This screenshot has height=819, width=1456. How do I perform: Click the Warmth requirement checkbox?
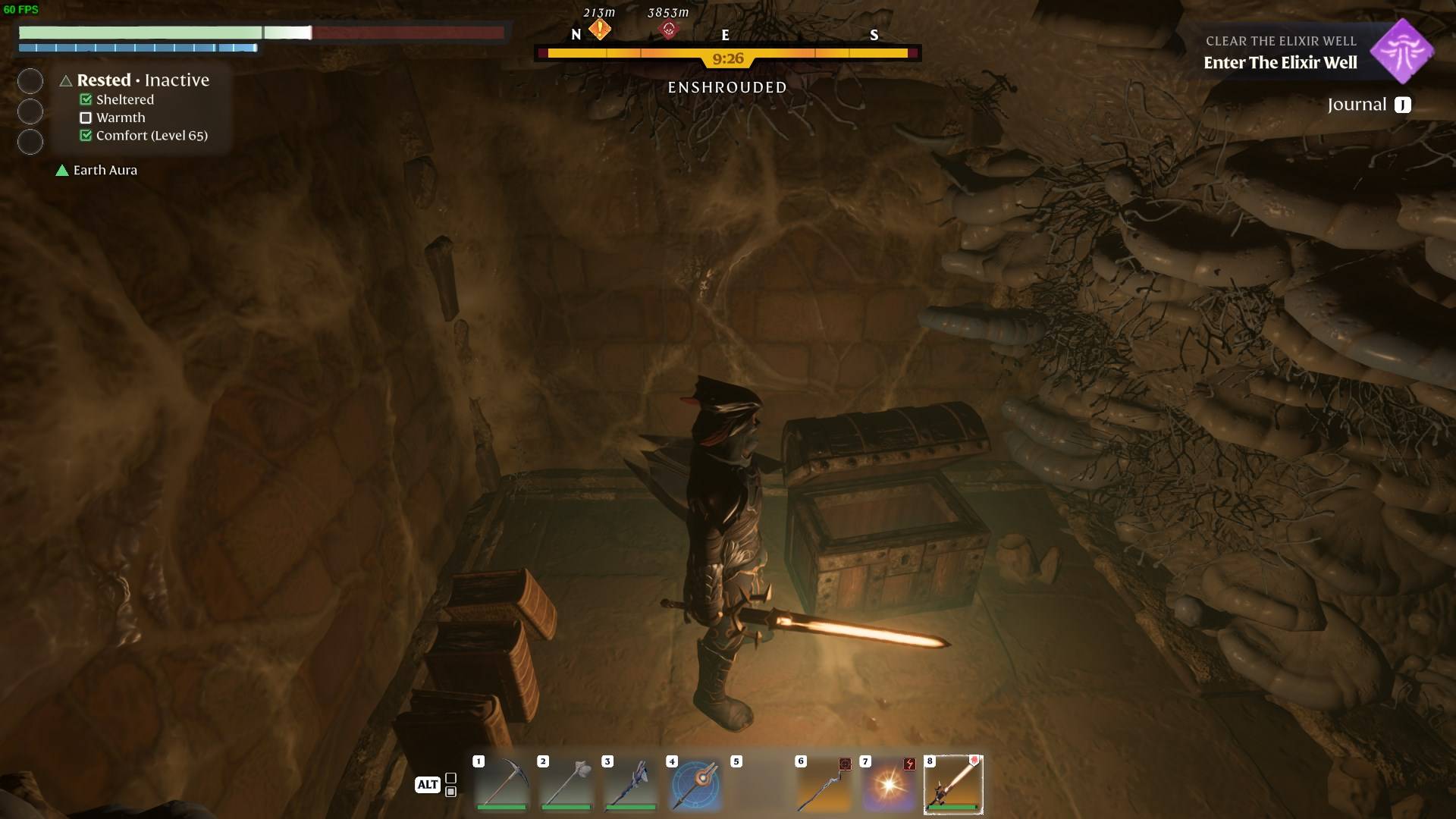[x=86, y=118]
